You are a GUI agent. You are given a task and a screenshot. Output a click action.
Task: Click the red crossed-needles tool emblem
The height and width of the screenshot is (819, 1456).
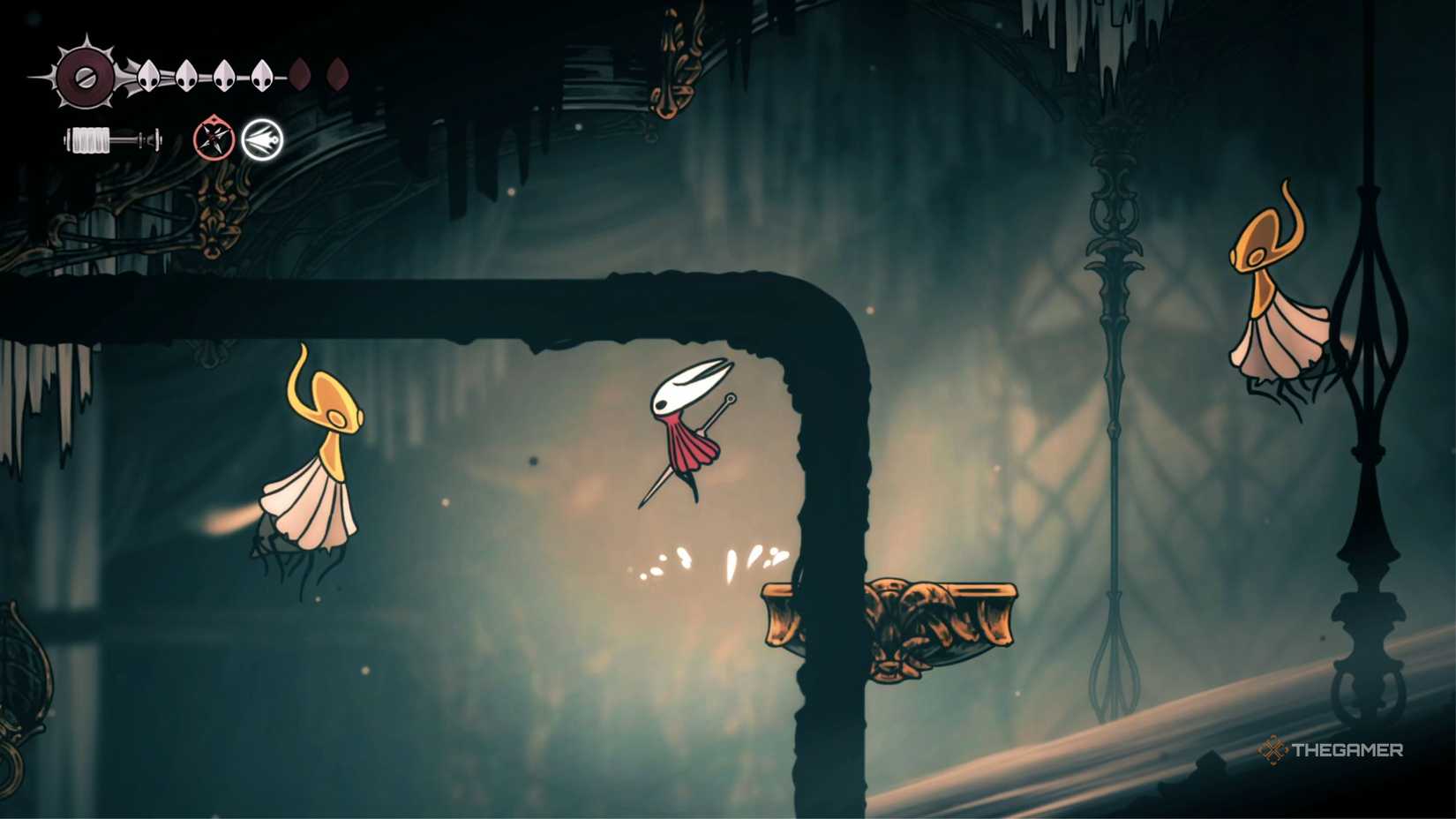(212, 139)
